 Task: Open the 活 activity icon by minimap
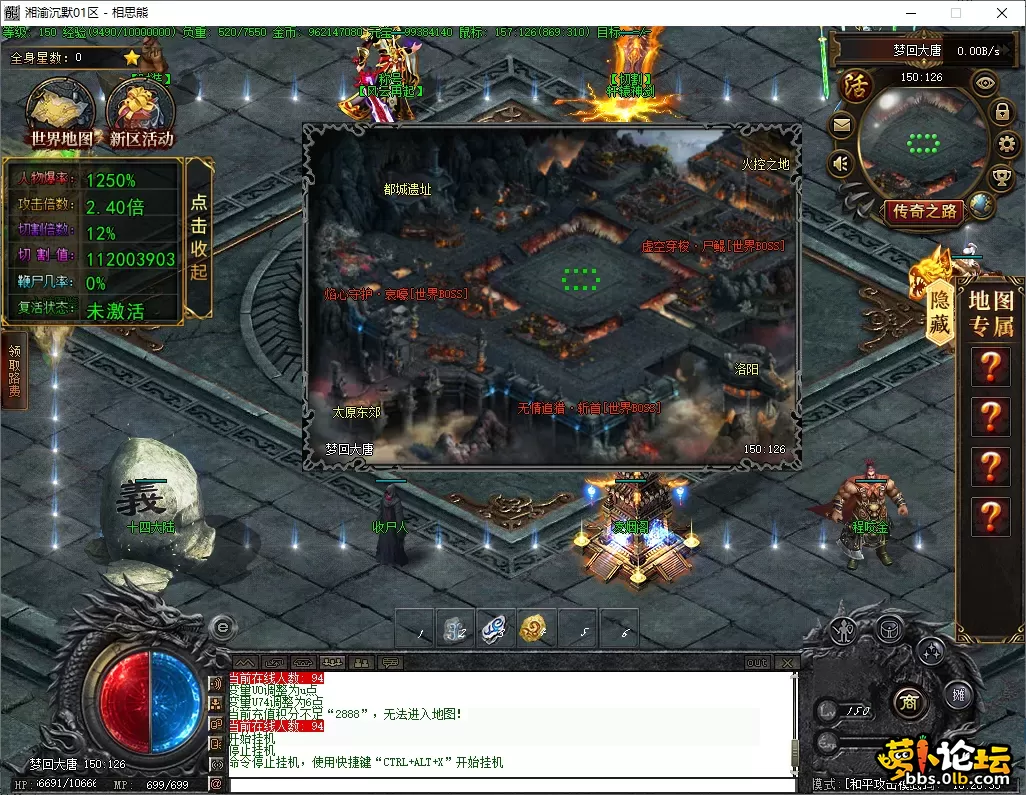point(856,82)
